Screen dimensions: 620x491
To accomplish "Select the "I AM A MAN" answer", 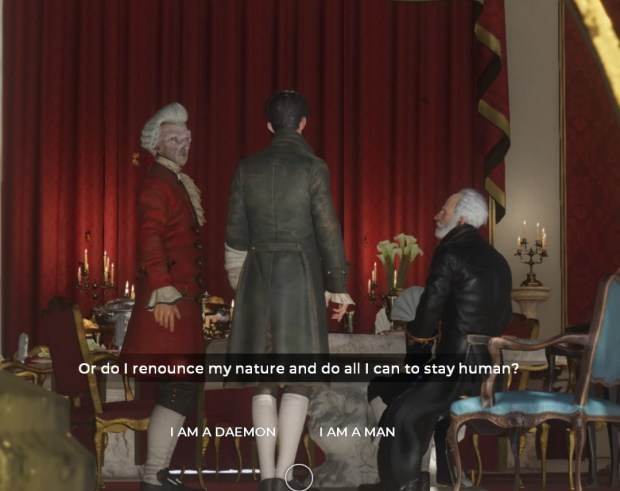I will coord(357,432).
